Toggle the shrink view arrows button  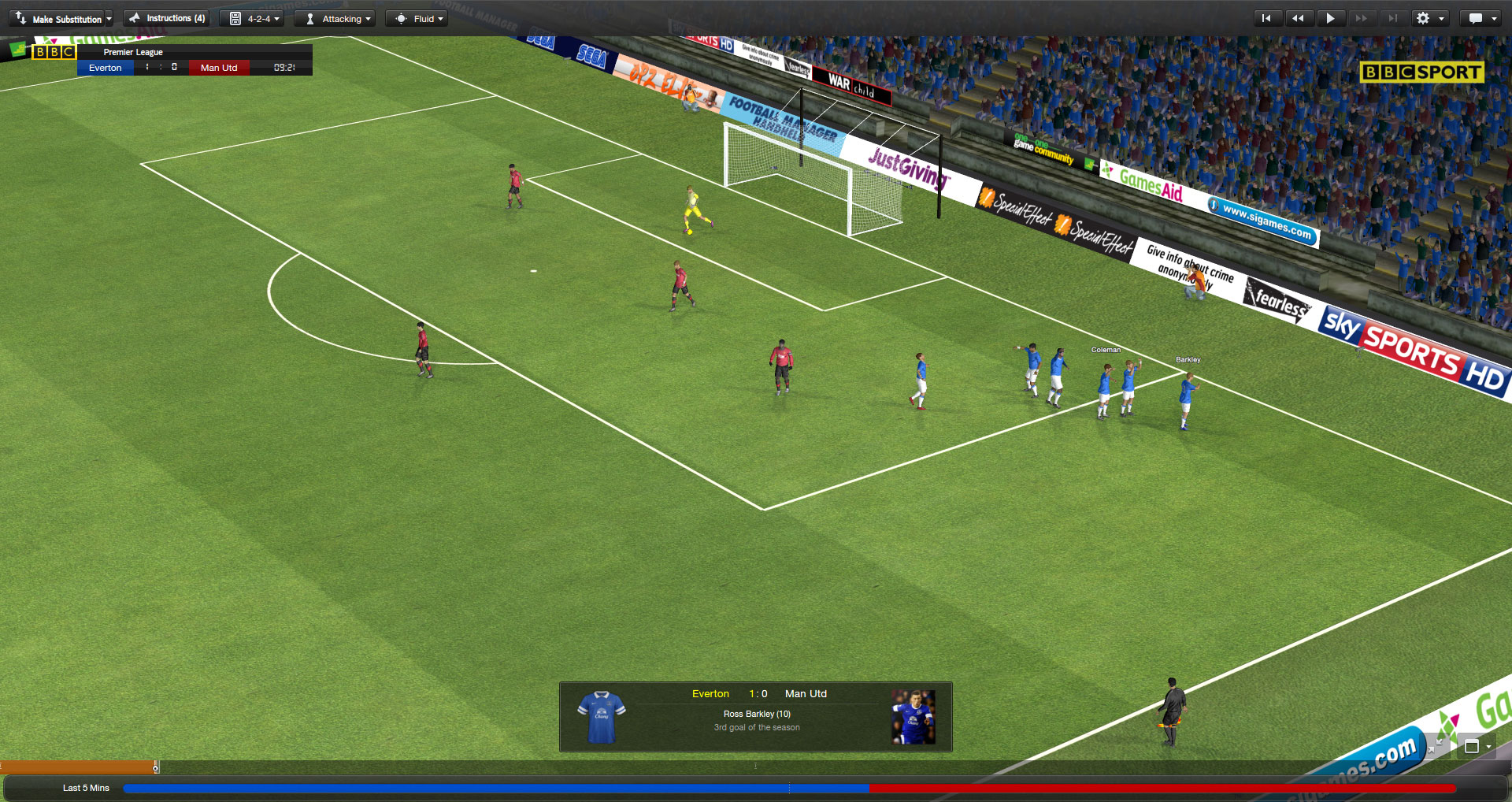(1439, 744)
